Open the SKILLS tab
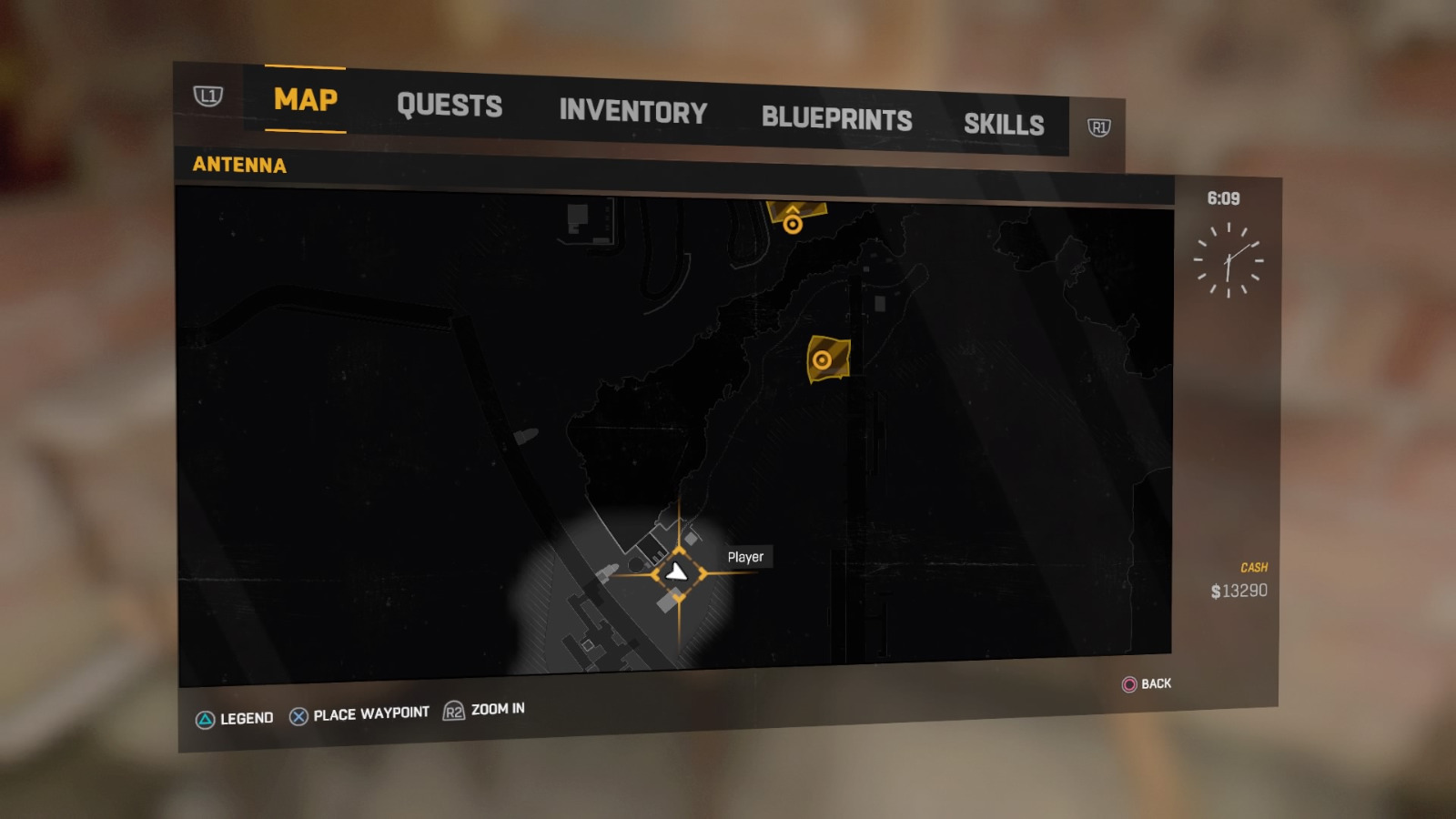This screenshot has height=819, width=1456. (1005, 126)
